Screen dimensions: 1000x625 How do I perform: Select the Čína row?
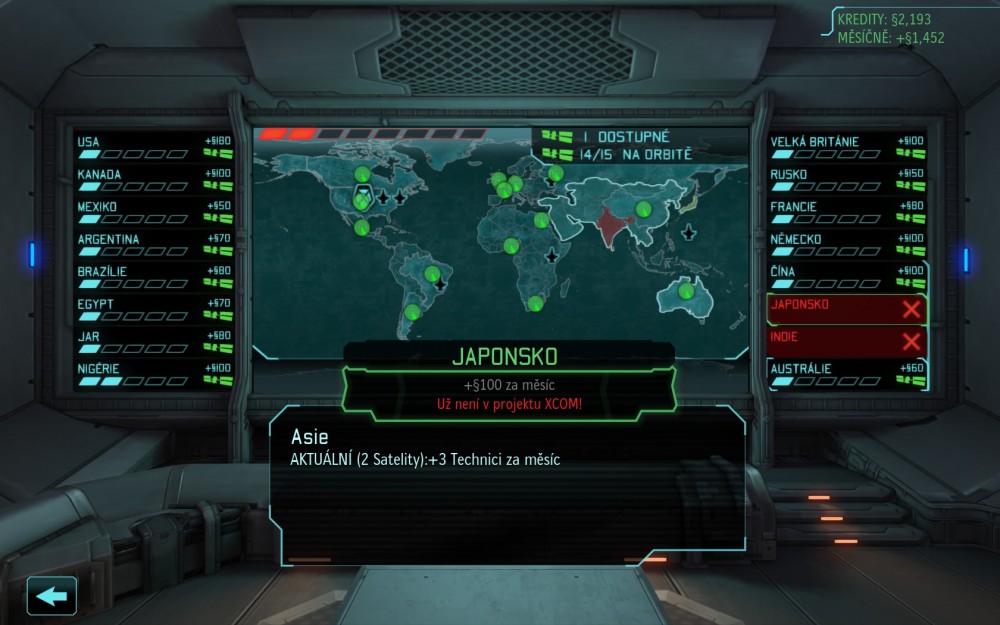(846, 277)
